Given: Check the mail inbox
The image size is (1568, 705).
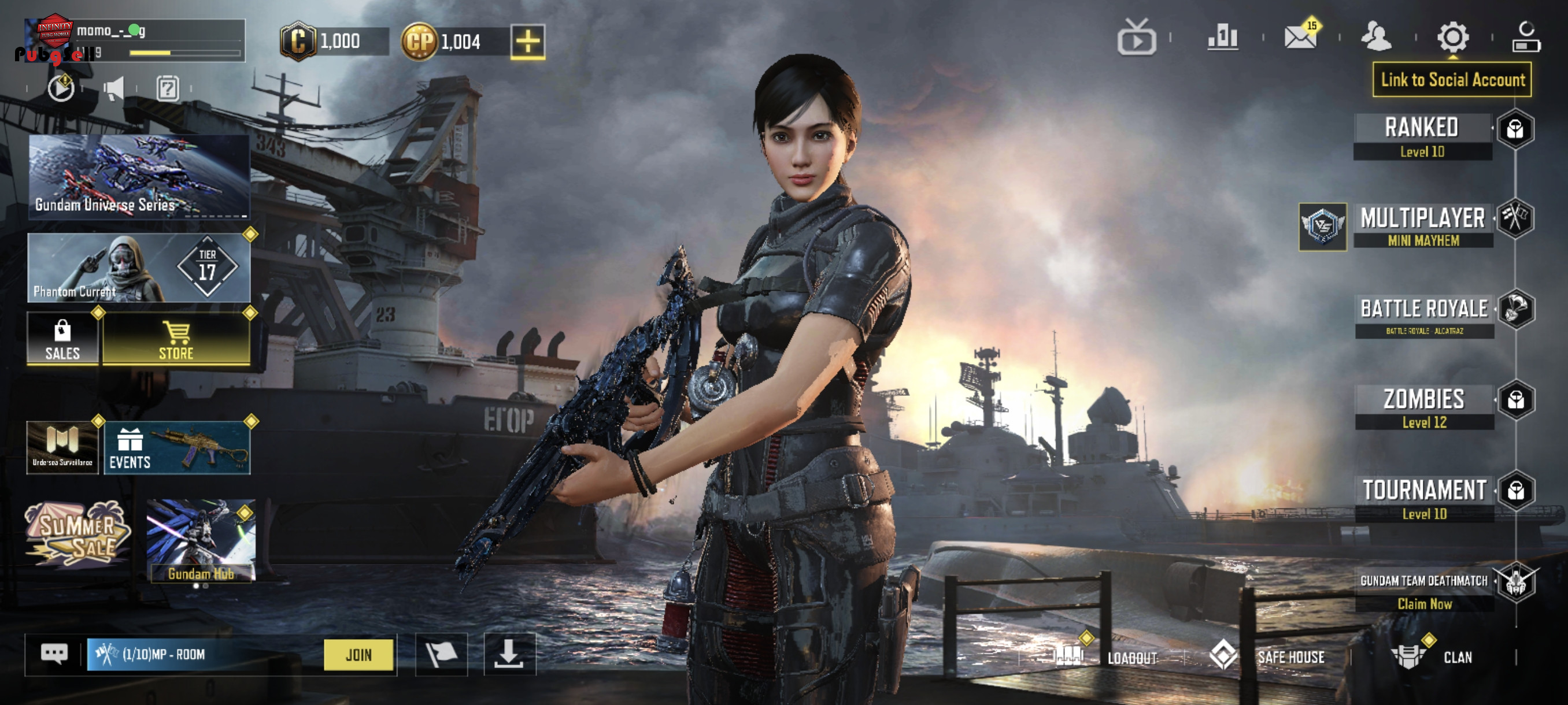Looking at the screenshot, I should 1300,36.
